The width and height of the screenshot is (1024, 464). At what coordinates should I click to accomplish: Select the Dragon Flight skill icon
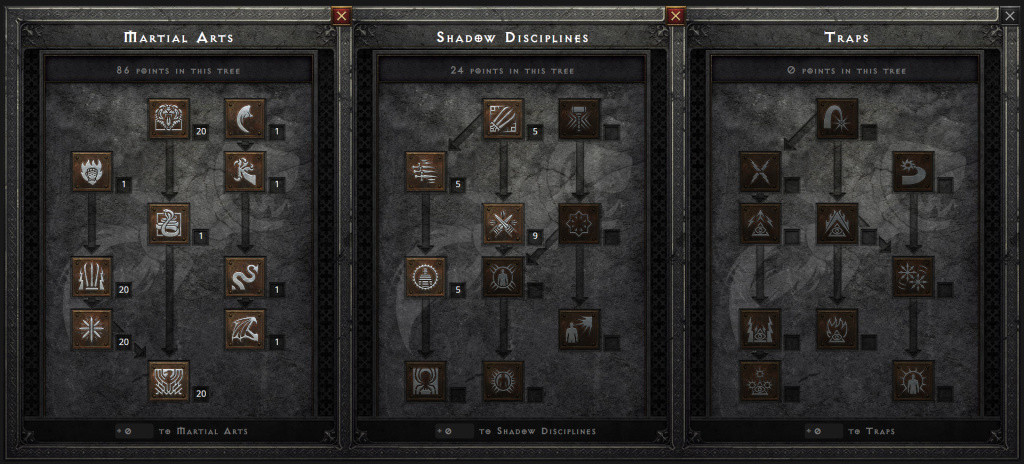pyautogui.click(x=243, y=329)
